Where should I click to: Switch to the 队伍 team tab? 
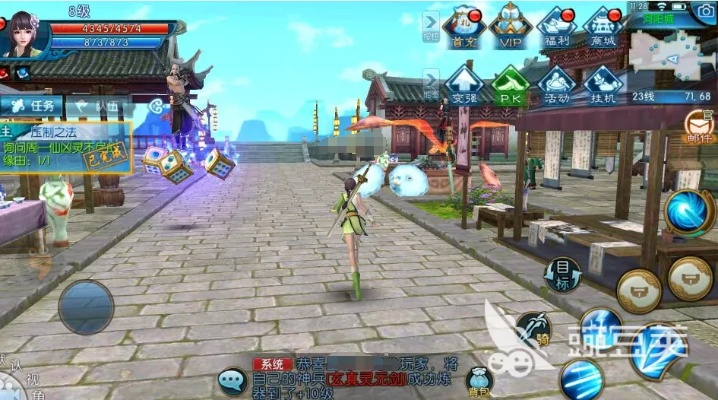[100, 106]
